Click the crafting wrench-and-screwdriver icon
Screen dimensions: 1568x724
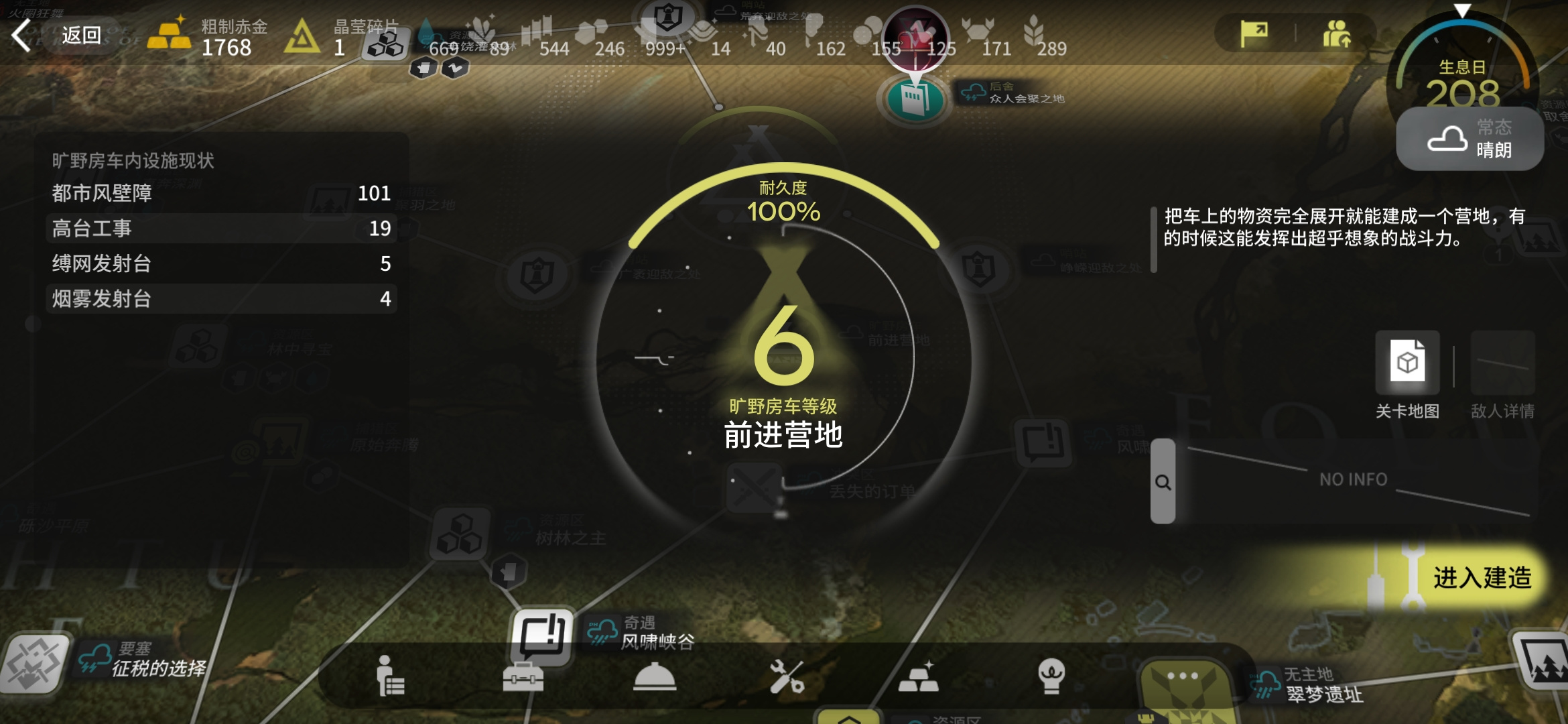click(x=789, y=677)
